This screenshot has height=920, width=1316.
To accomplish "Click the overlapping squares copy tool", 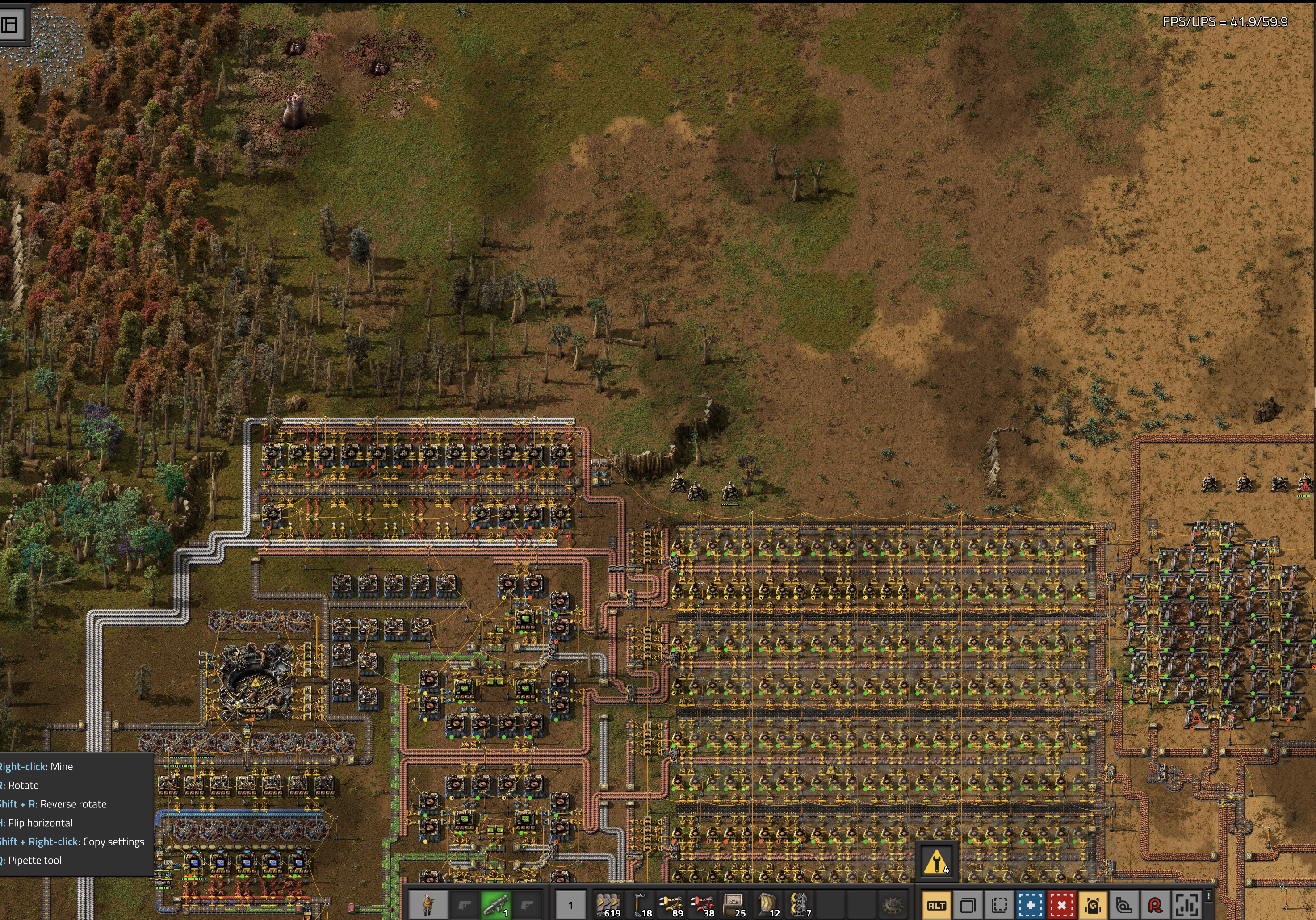I will click(x=968, y=906).
